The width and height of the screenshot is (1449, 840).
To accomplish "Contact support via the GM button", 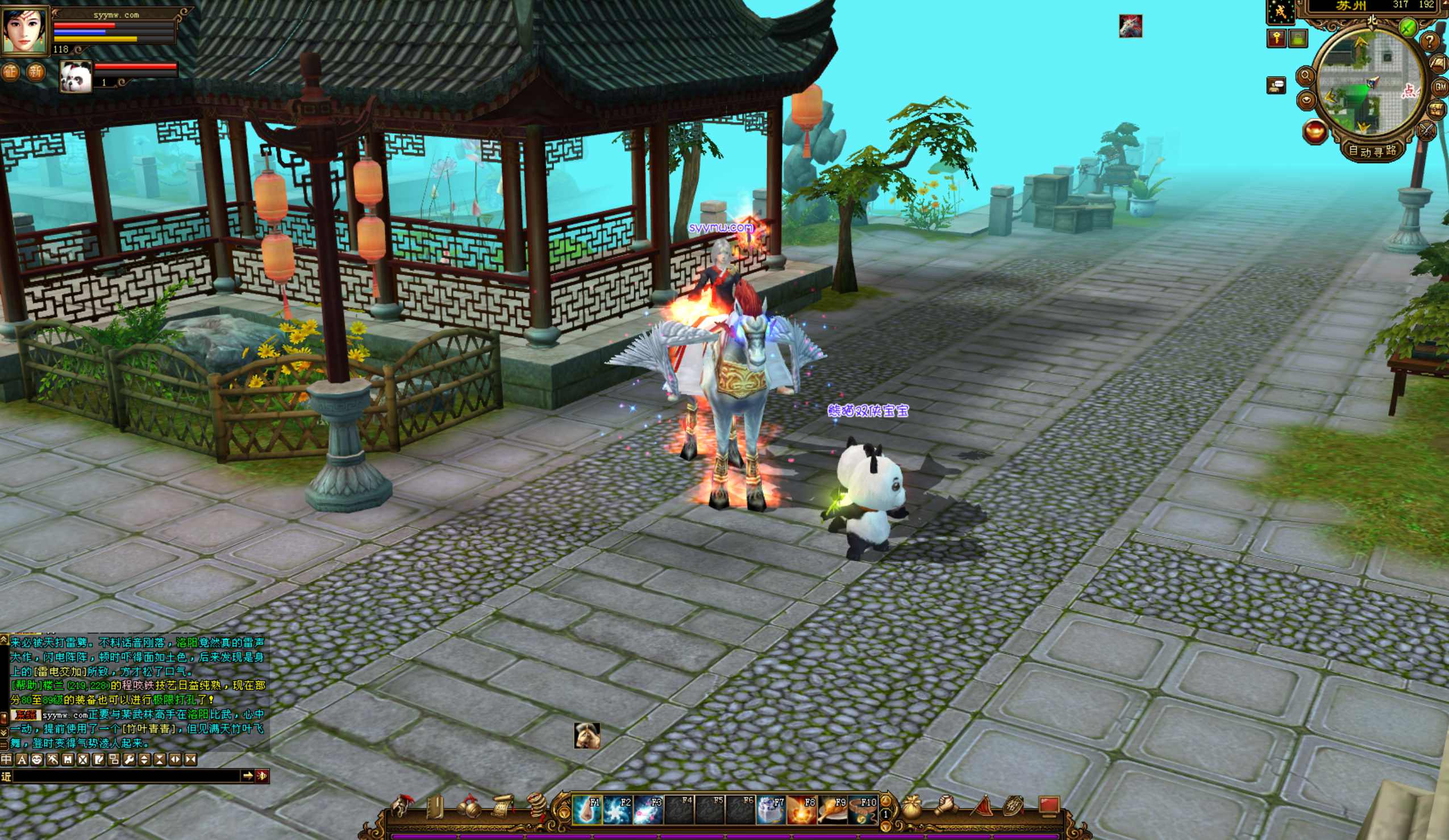I will point(1440,87).
